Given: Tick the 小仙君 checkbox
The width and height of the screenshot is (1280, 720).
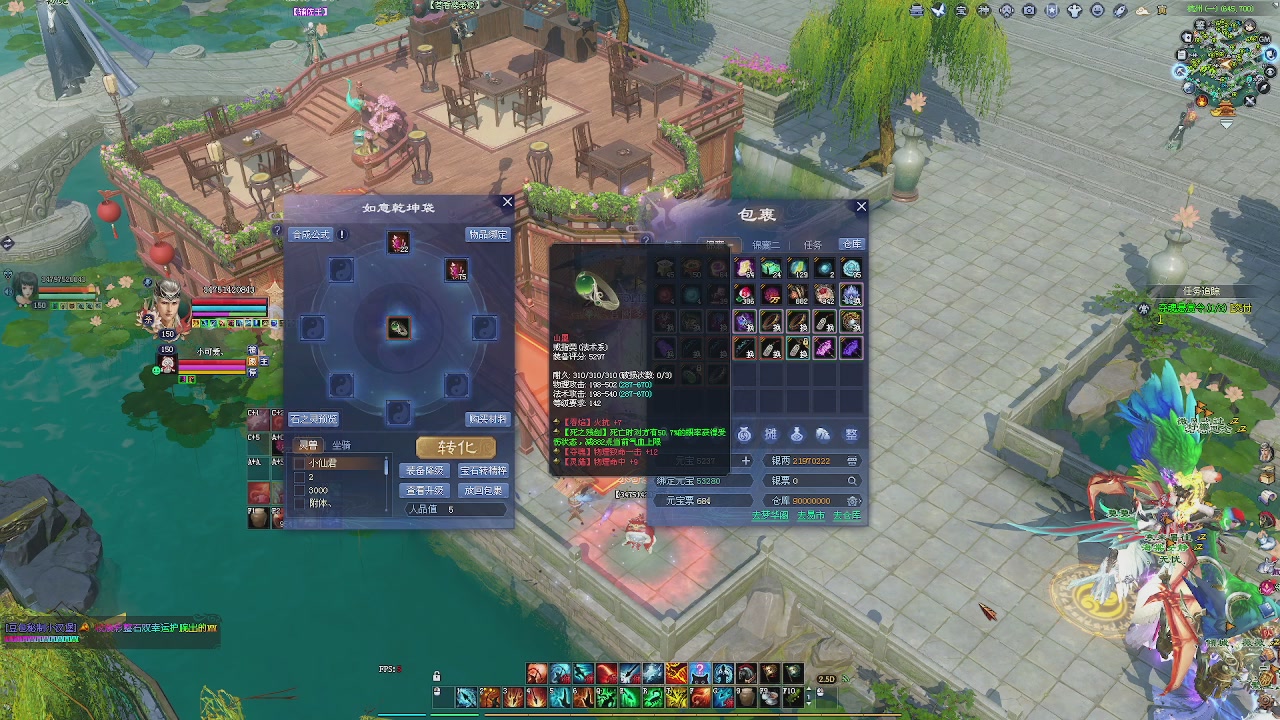Looking at the screenshot, I should click(x=300, y=464).
